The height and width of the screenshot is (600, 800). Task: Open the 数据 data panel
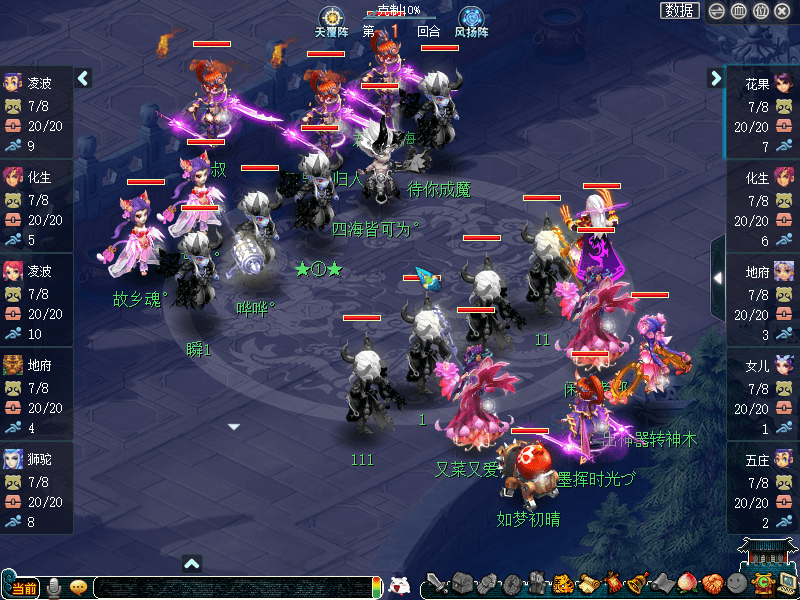coord(680,11)
